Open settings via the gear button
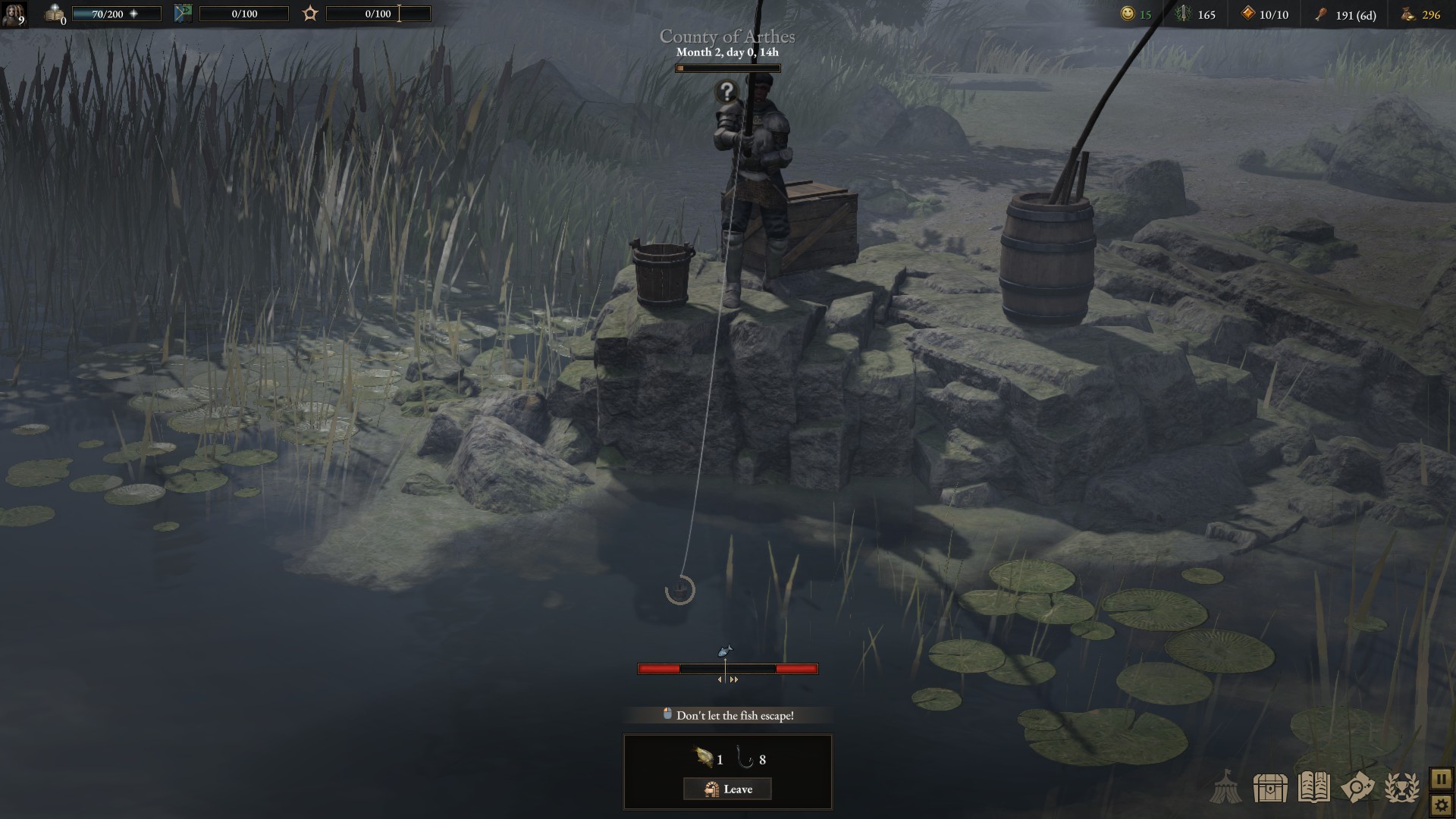The image size is (1456, 819). 1441,805
